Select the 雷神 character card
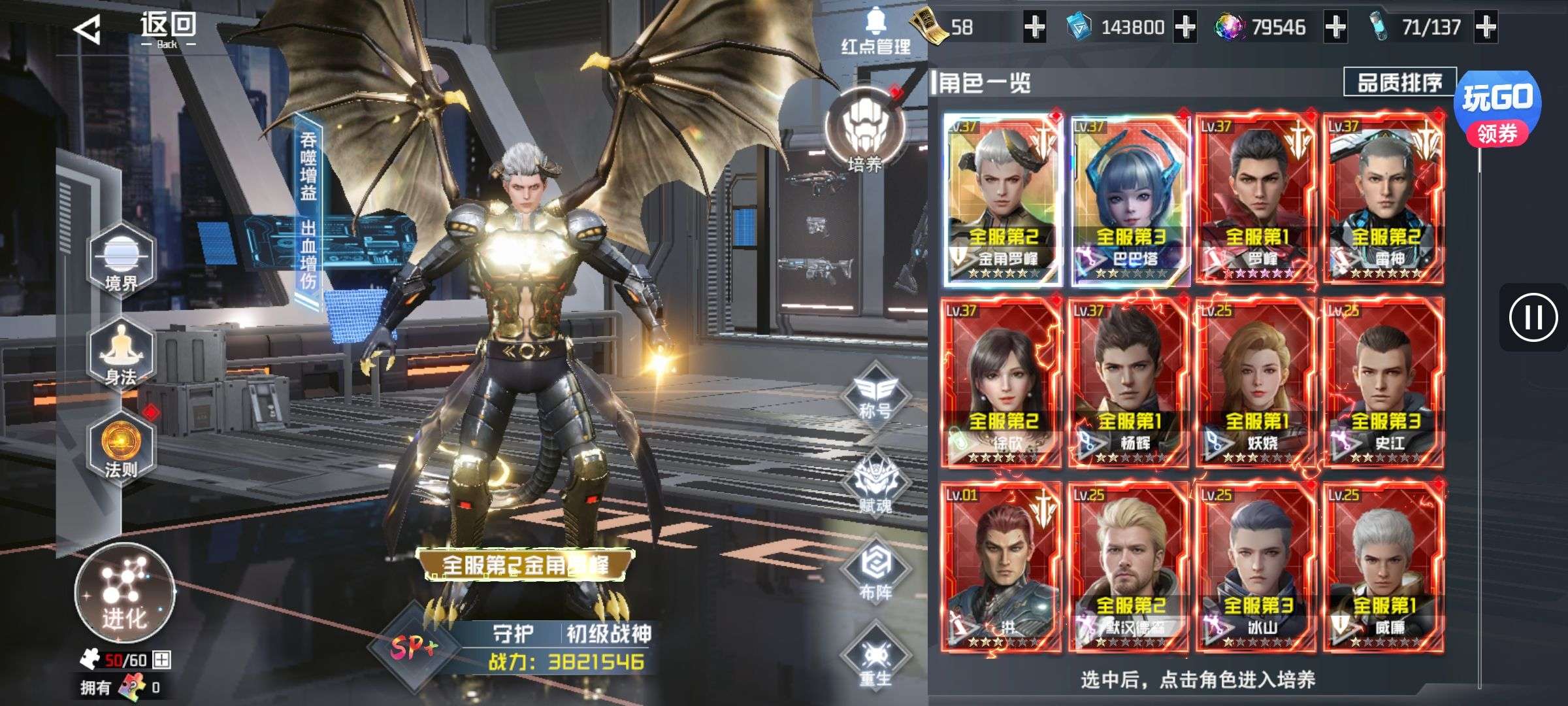Screen dimensions: 1568x706 click(1384, 199)
